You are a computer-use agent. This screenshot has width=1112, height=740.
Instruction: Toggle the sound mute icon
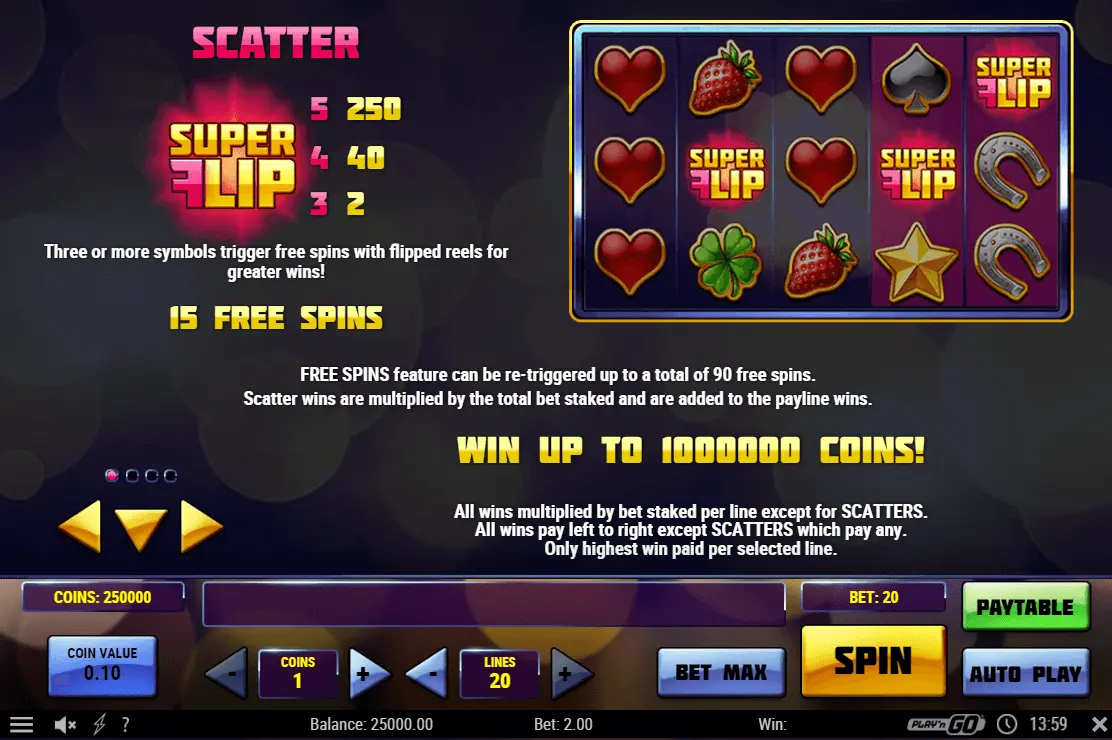[66, 724]
